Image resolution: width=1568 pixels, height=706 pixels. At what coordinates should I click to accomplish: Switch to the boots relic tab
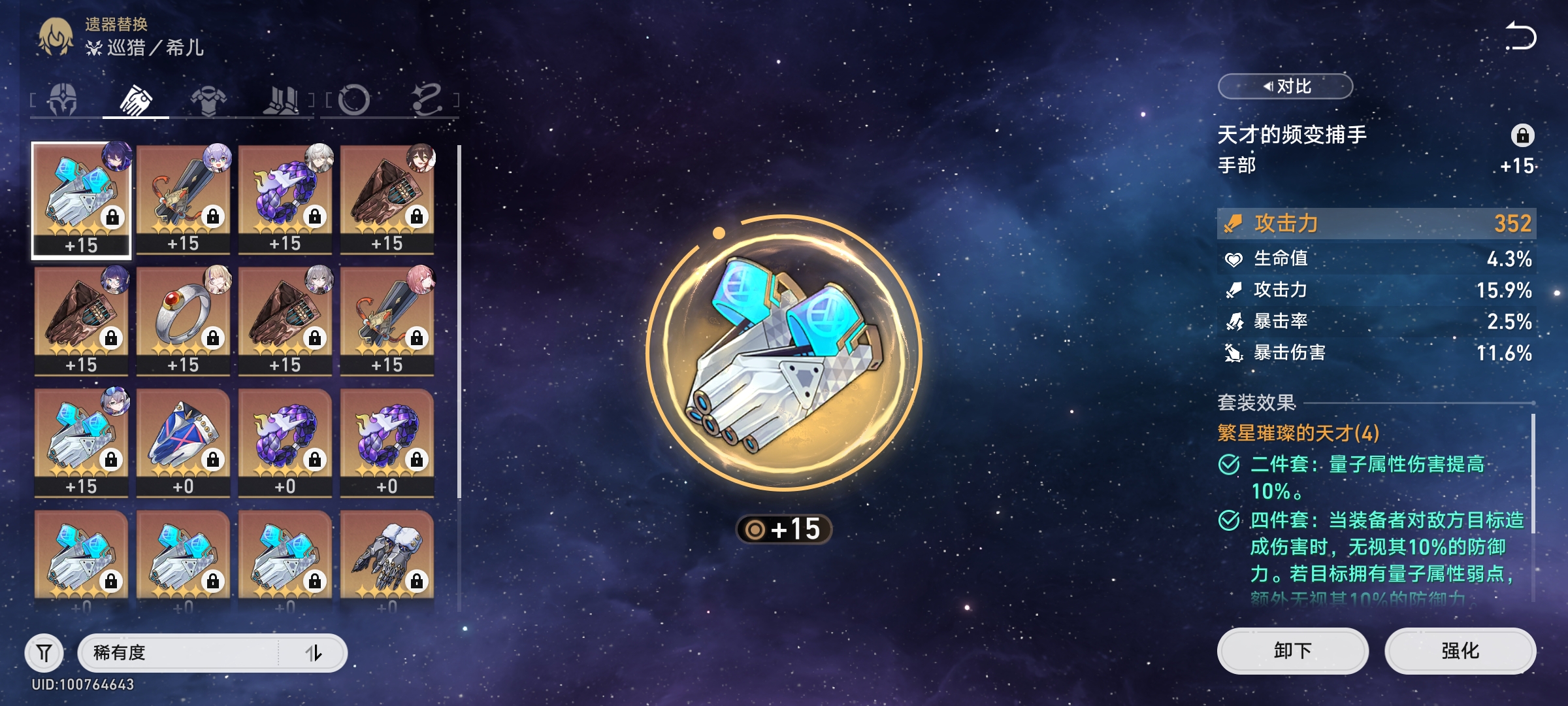tap(281, 100)
